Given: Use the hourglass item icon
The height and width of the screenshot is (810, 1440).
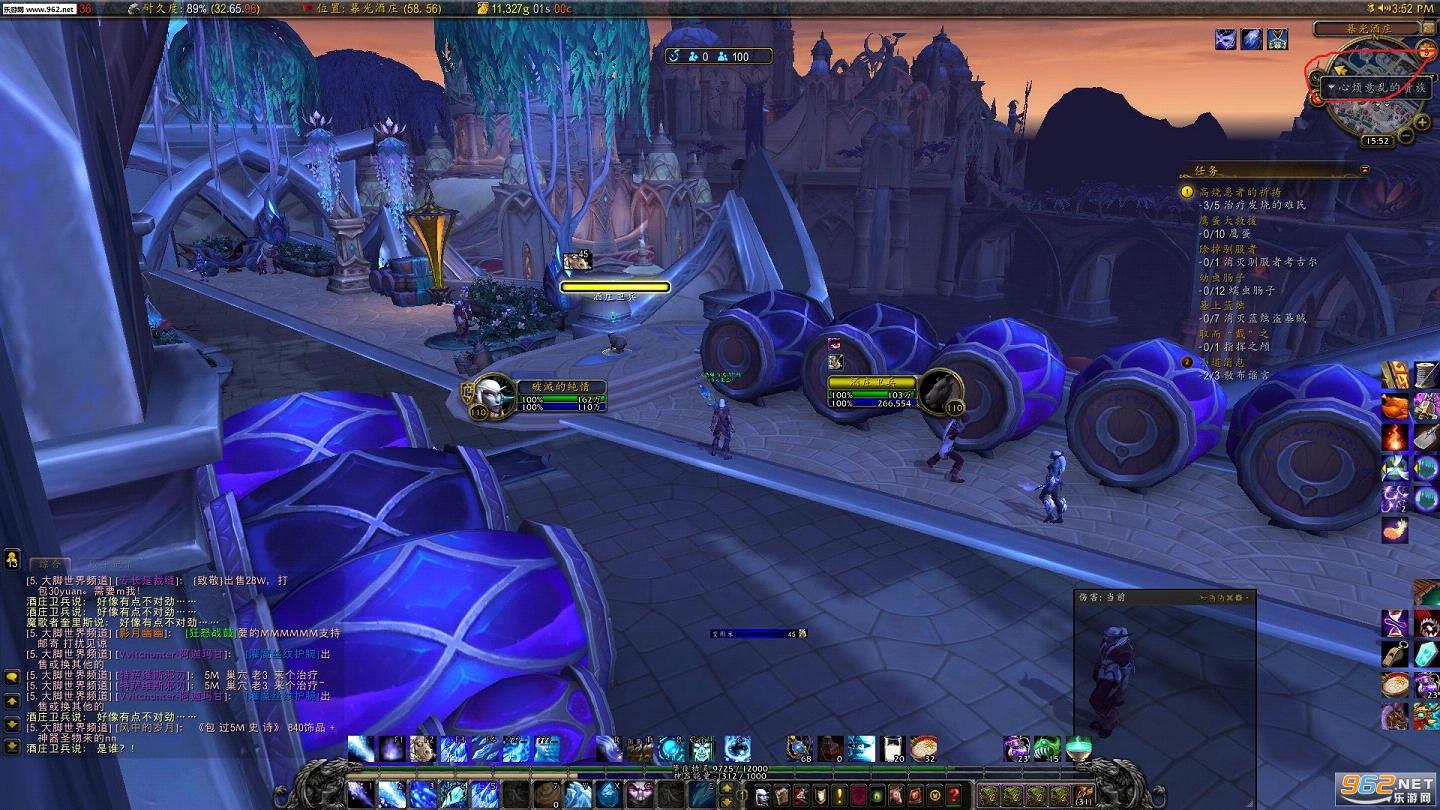Looking at the screenshot, I should coord(1395,625).
